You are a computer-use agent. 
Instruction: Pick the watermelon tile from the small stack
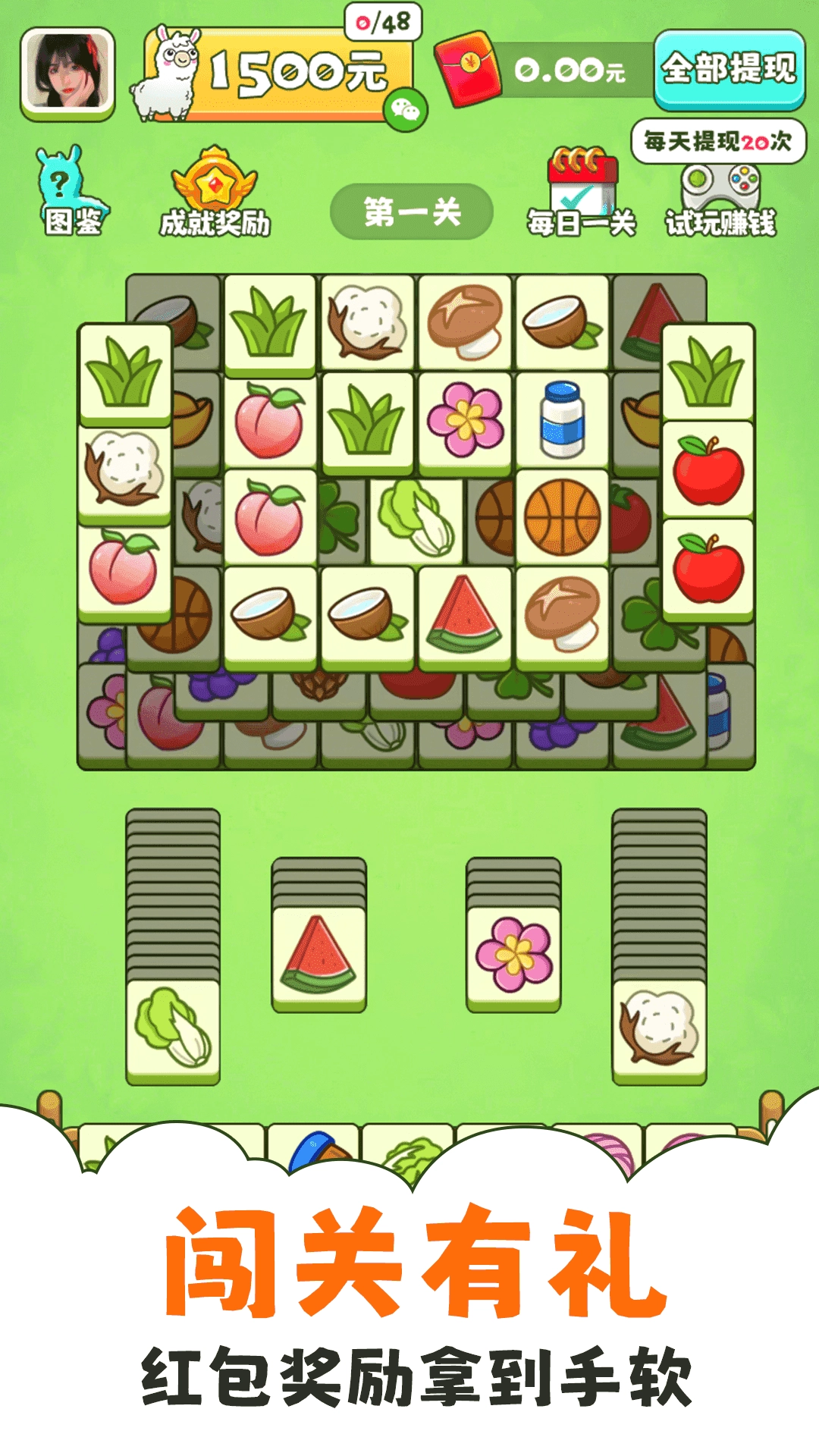click(x=318, y=957)
